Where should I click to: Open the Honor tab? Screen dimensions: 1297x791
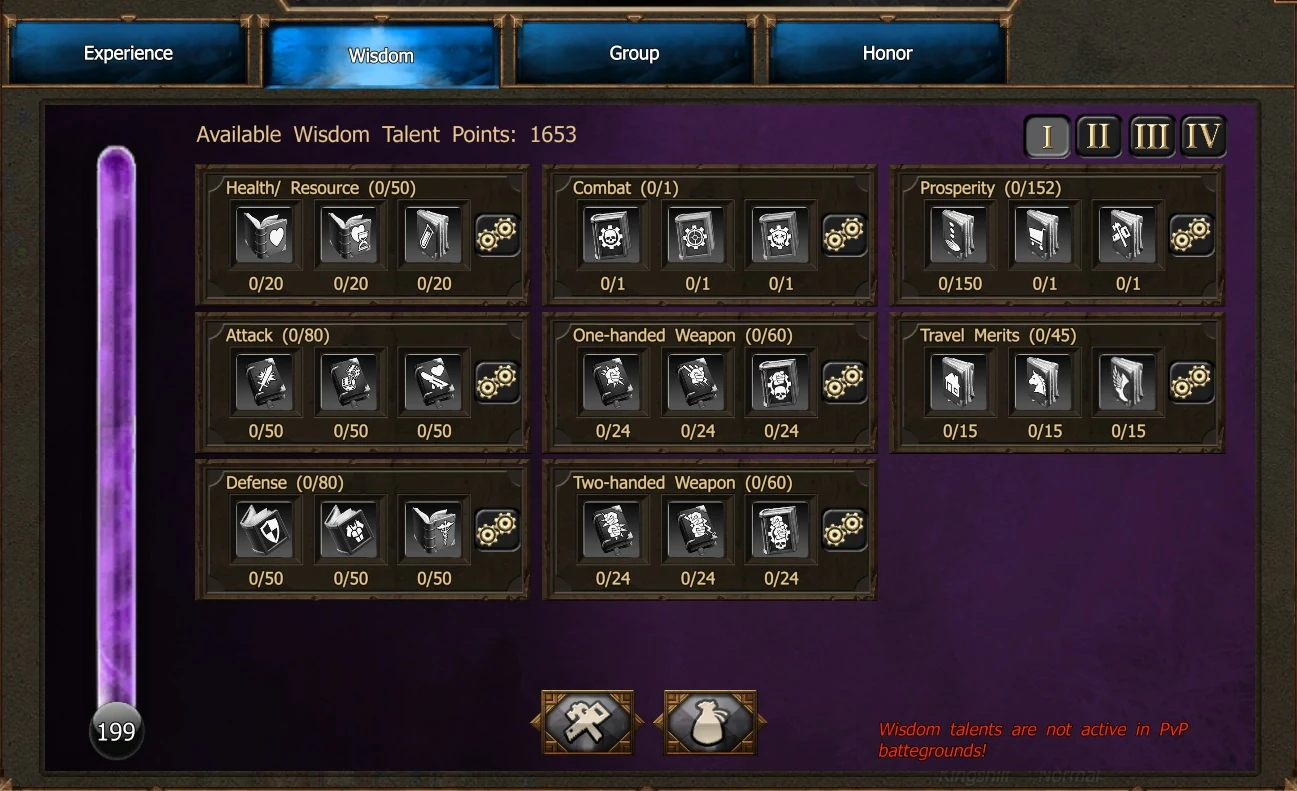pos(887,52)
